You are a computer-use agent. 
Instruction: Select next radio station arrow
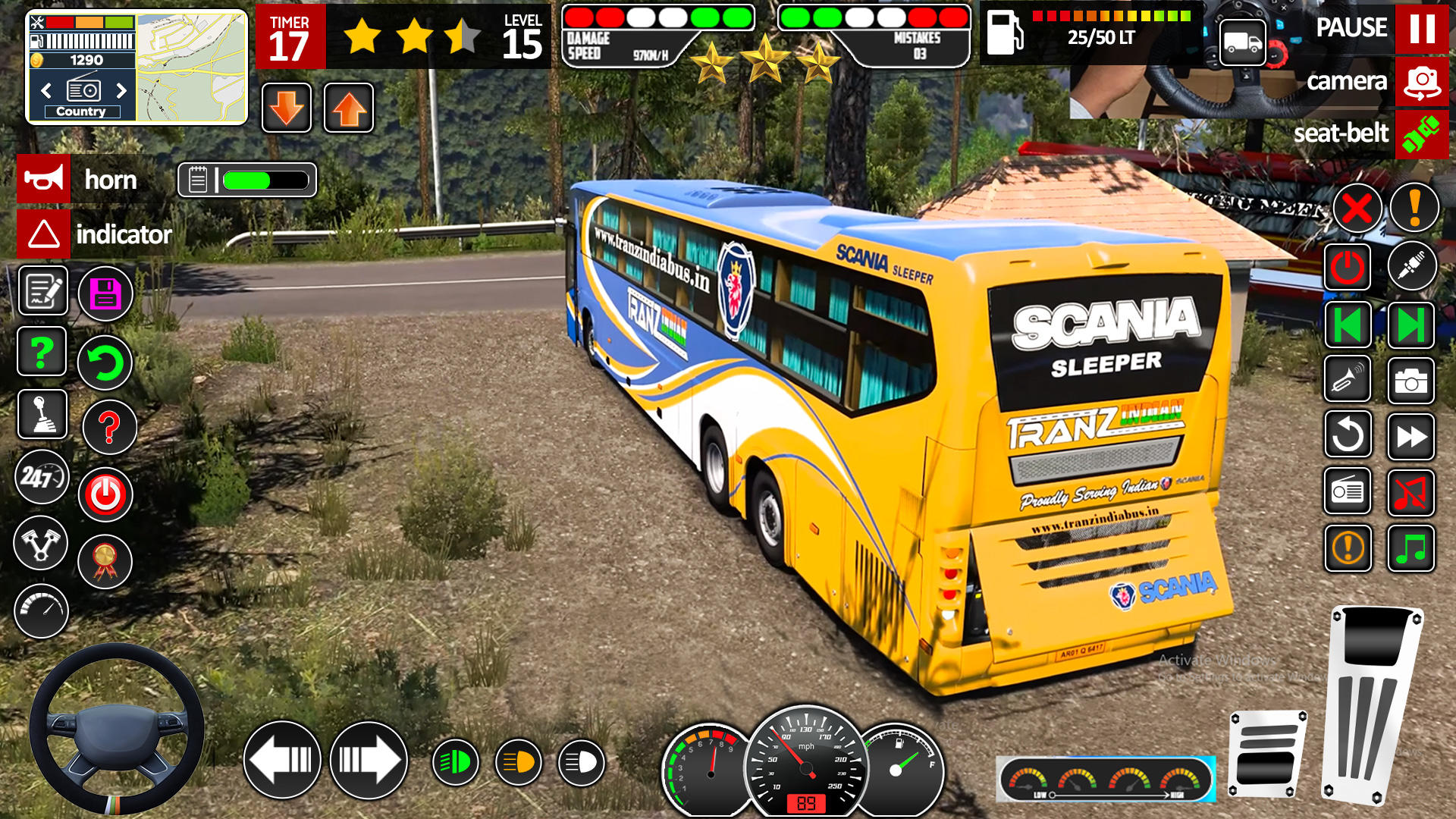121,91
